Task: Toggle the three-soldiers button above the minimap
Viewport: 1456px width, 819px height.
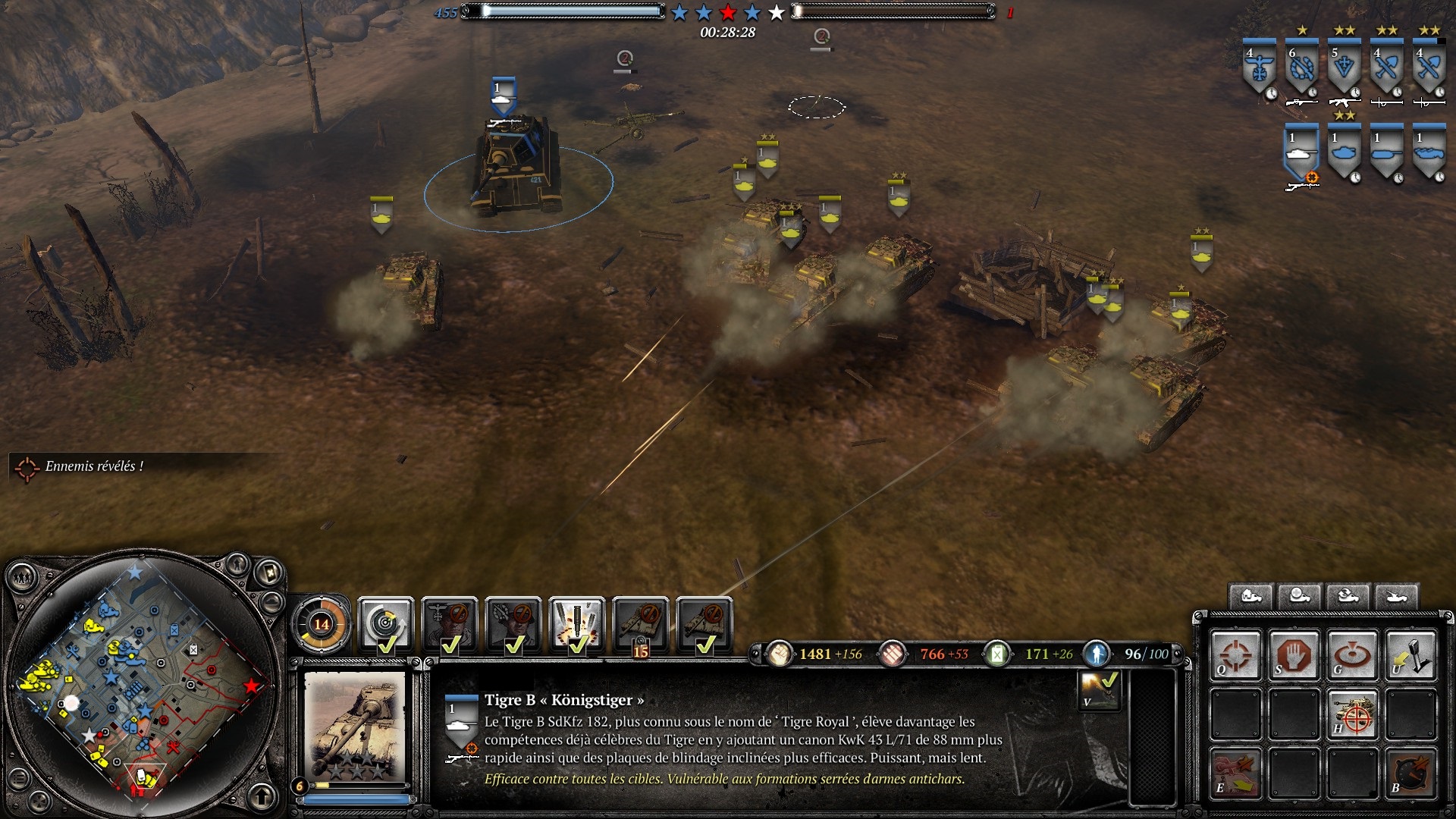Action: [x=24, y=578]
